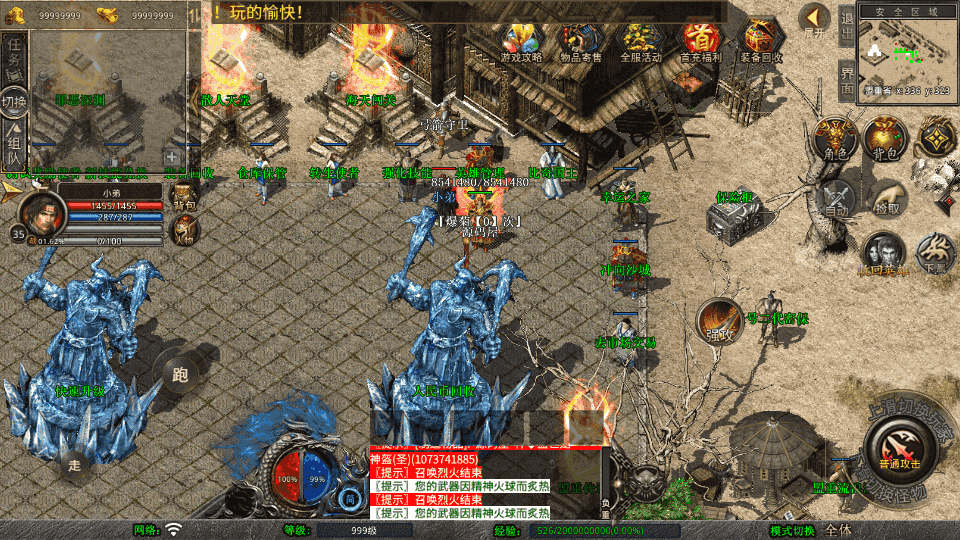
Task: Open the 装备回收 equipment recycle chest
Action: [x=761, y=40]
